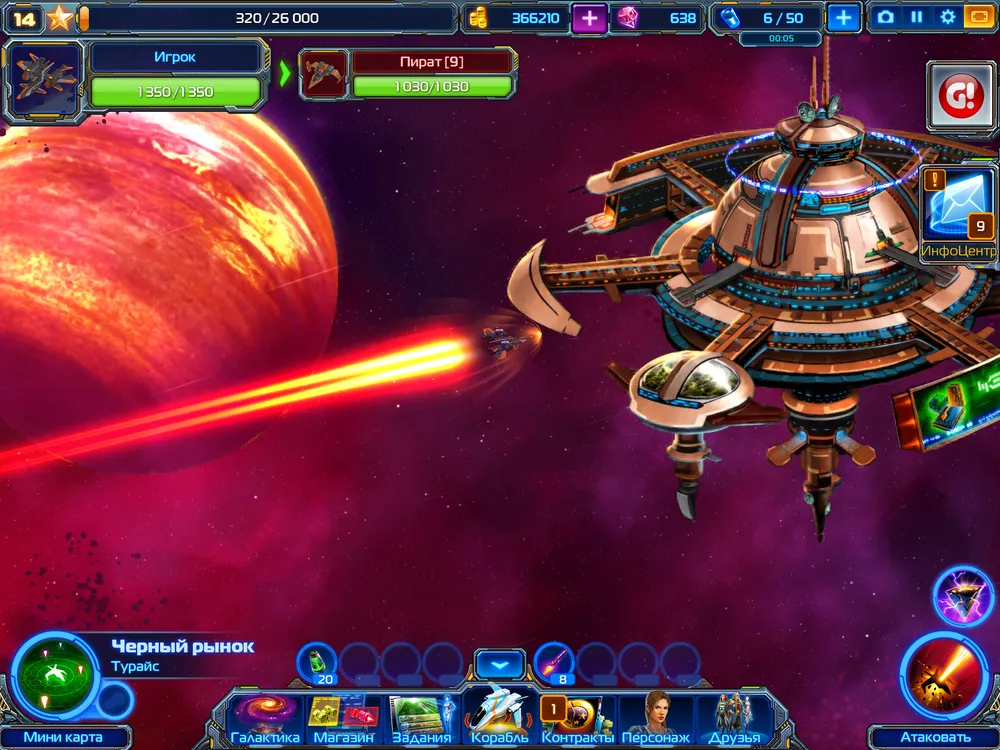Toggle fullscreen with the orange button
This screenshot has width=1000, height=750.
click(x=978, y=18)
